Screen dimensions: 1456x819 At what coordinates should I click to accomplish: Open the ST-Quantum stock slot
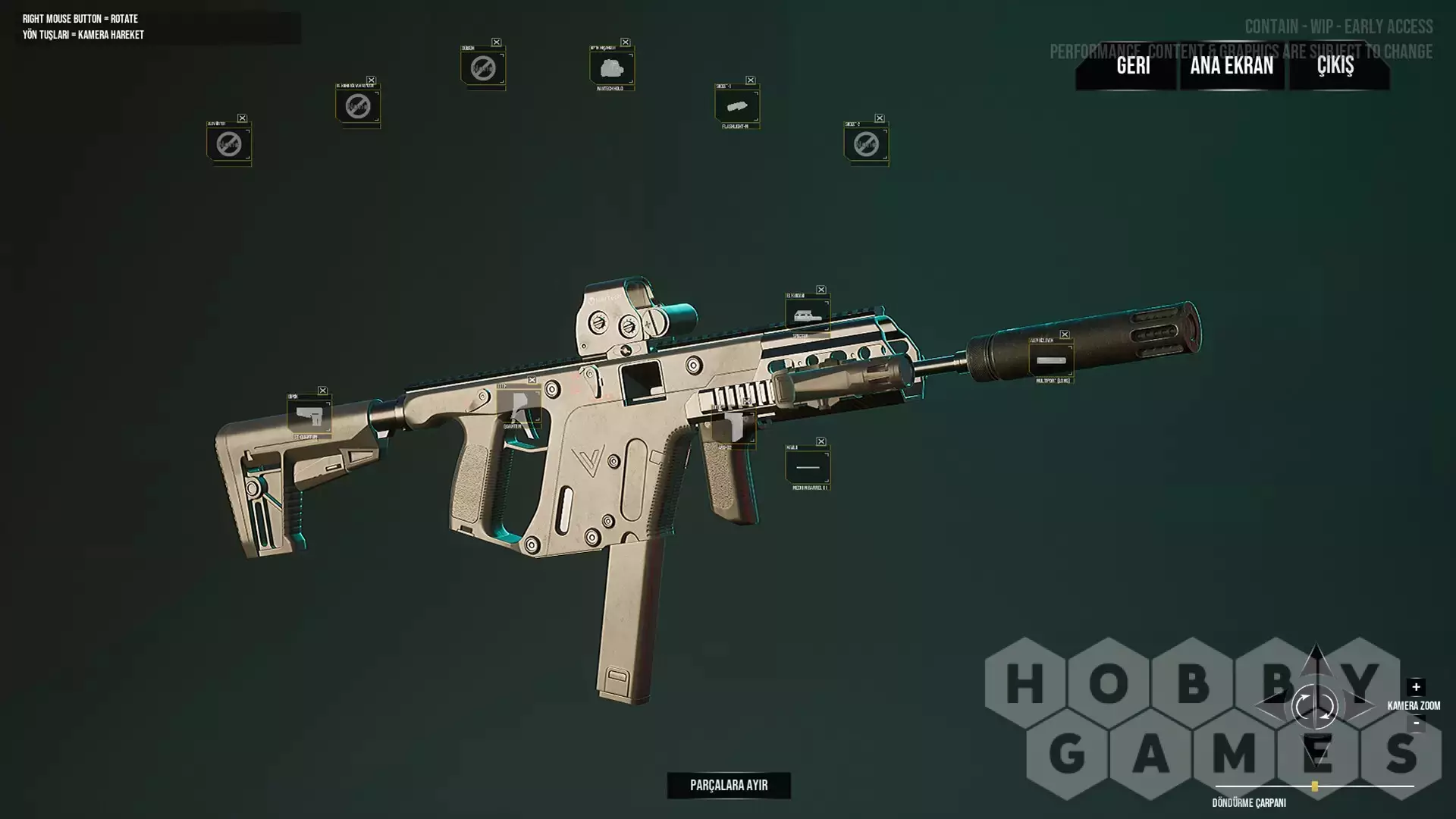tap(309, 416)
